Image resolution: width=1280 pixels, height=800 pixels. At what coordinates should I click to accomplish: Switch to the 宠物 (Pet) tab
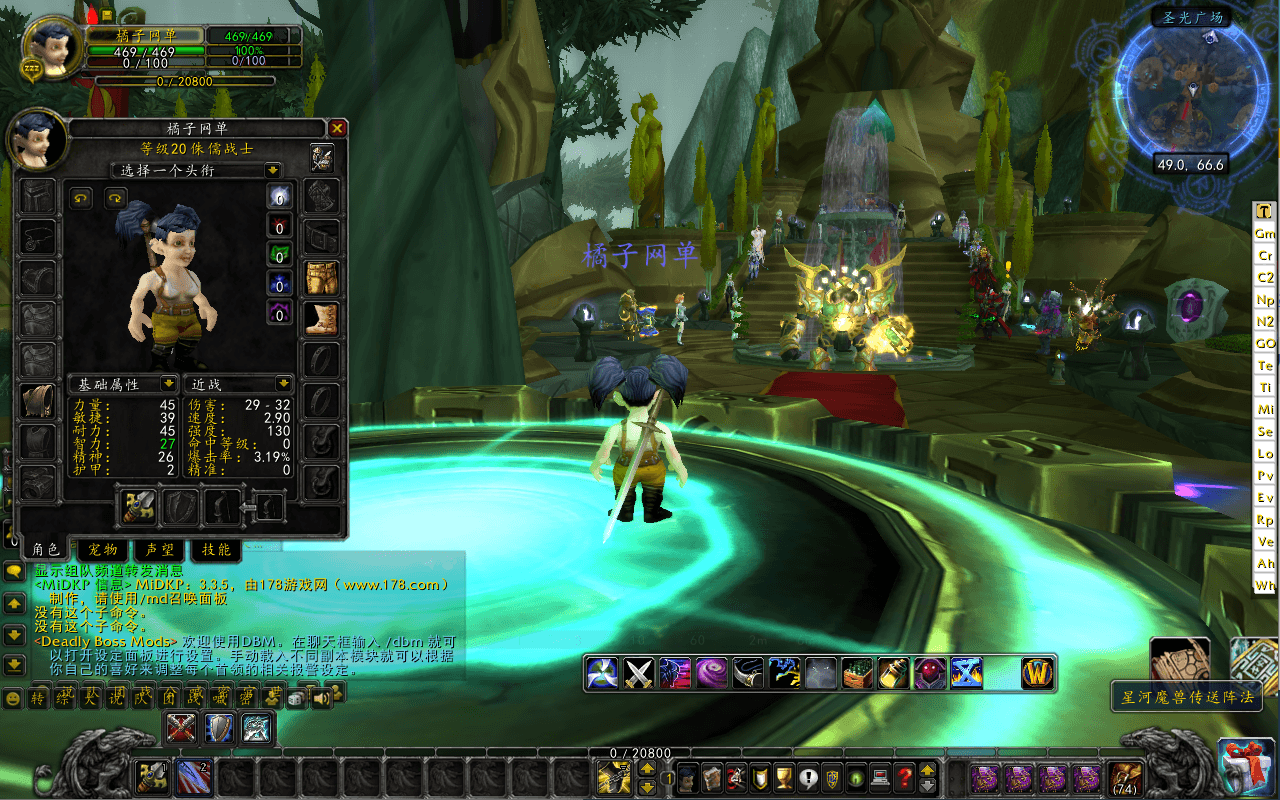(x=103, y=549)
